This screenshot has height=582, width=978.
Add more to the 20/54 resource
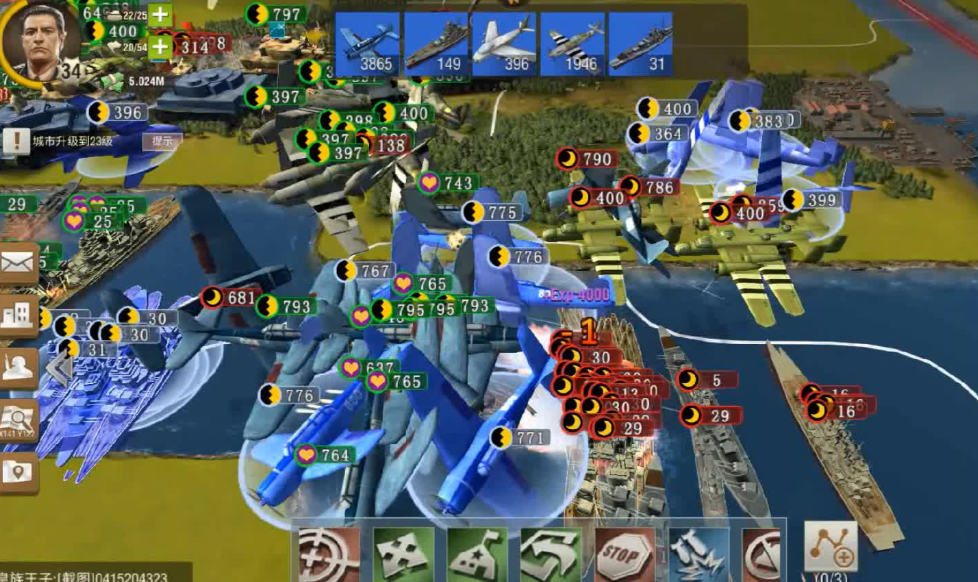(160, 46)
